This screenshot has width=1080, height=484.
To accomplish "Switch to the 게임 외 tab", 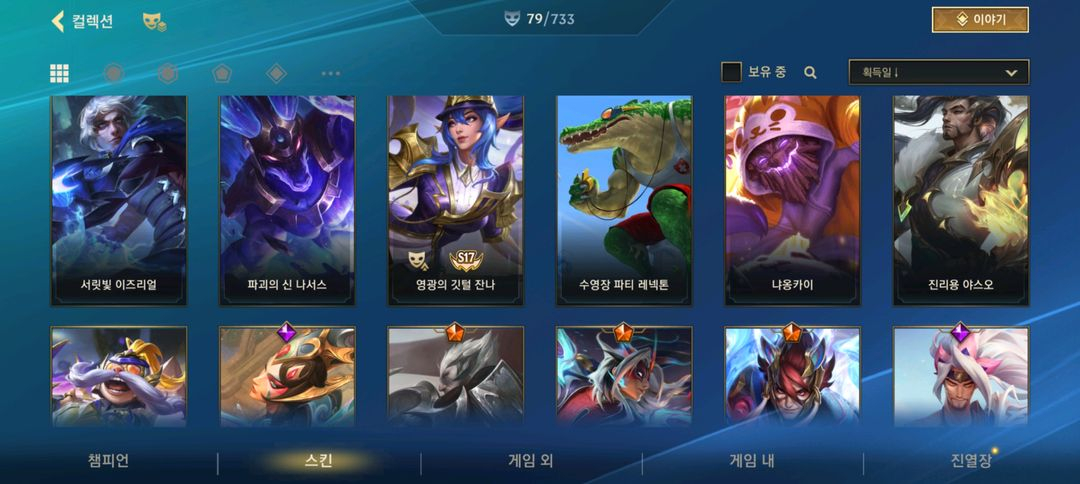I will coord(531,461).
